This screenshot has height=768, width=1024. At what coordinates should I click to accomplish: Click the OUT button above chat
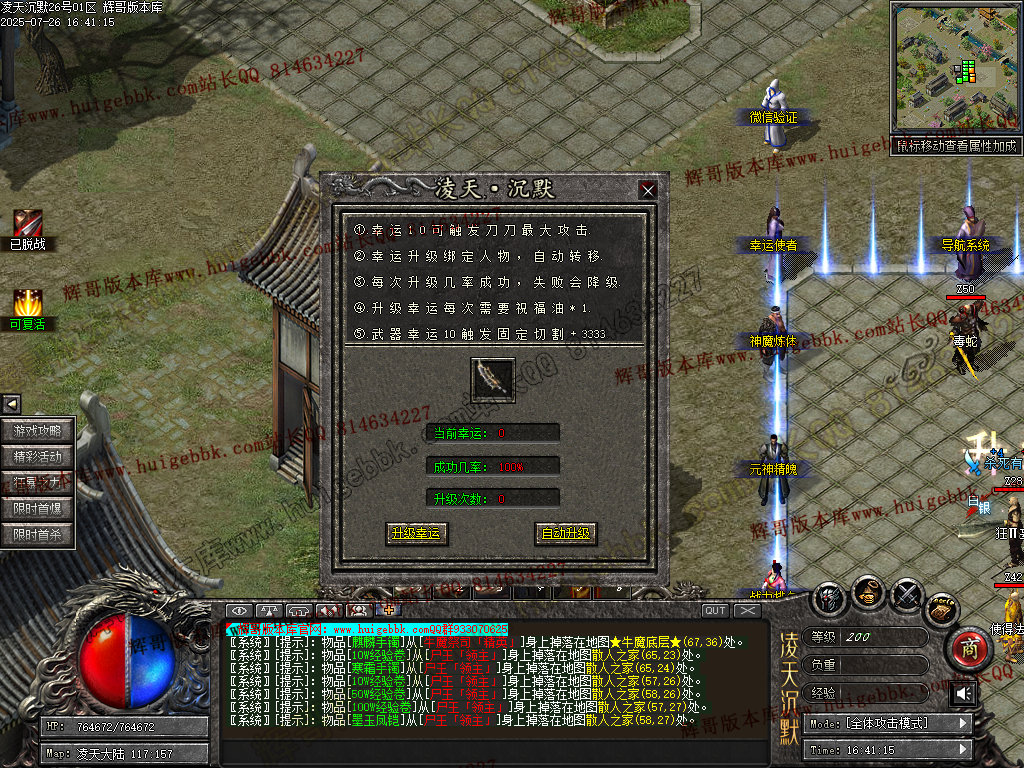click(715, 610)
